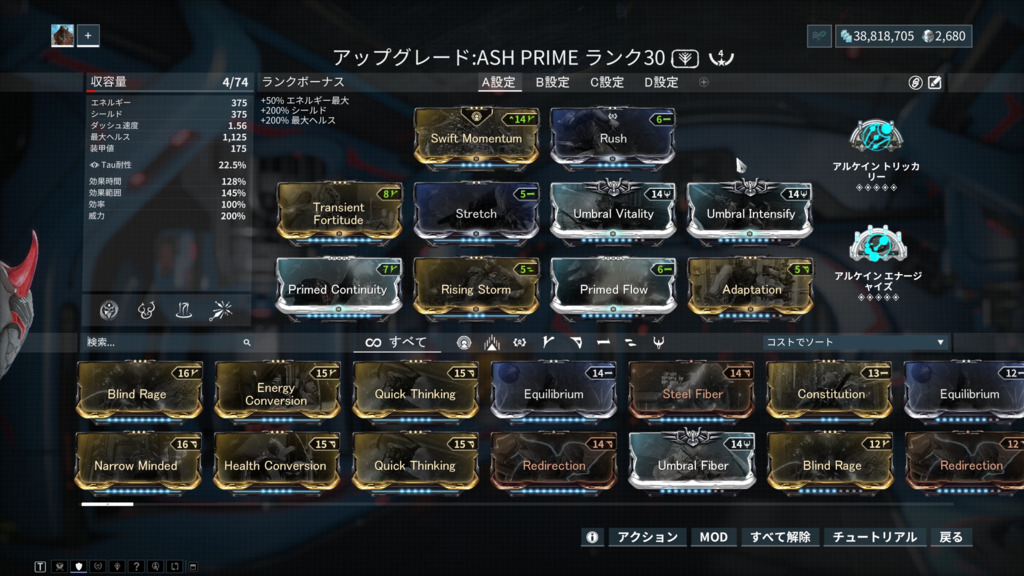Select the Primed Continuity mod slot

click(x=339, y=289)
